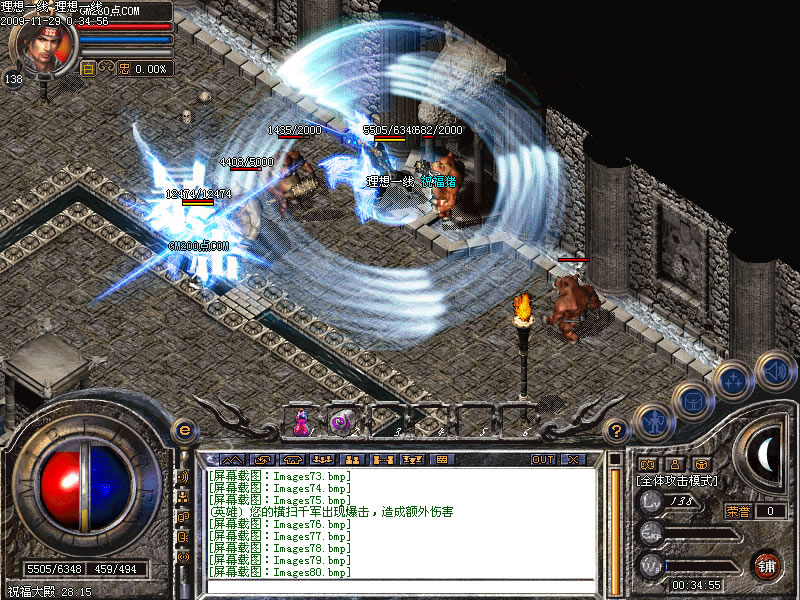Image resolution: width=800 pixels, height=600 pixels.
Task: Use the red potion in hotbar slot 1
Action: (300, 424)
